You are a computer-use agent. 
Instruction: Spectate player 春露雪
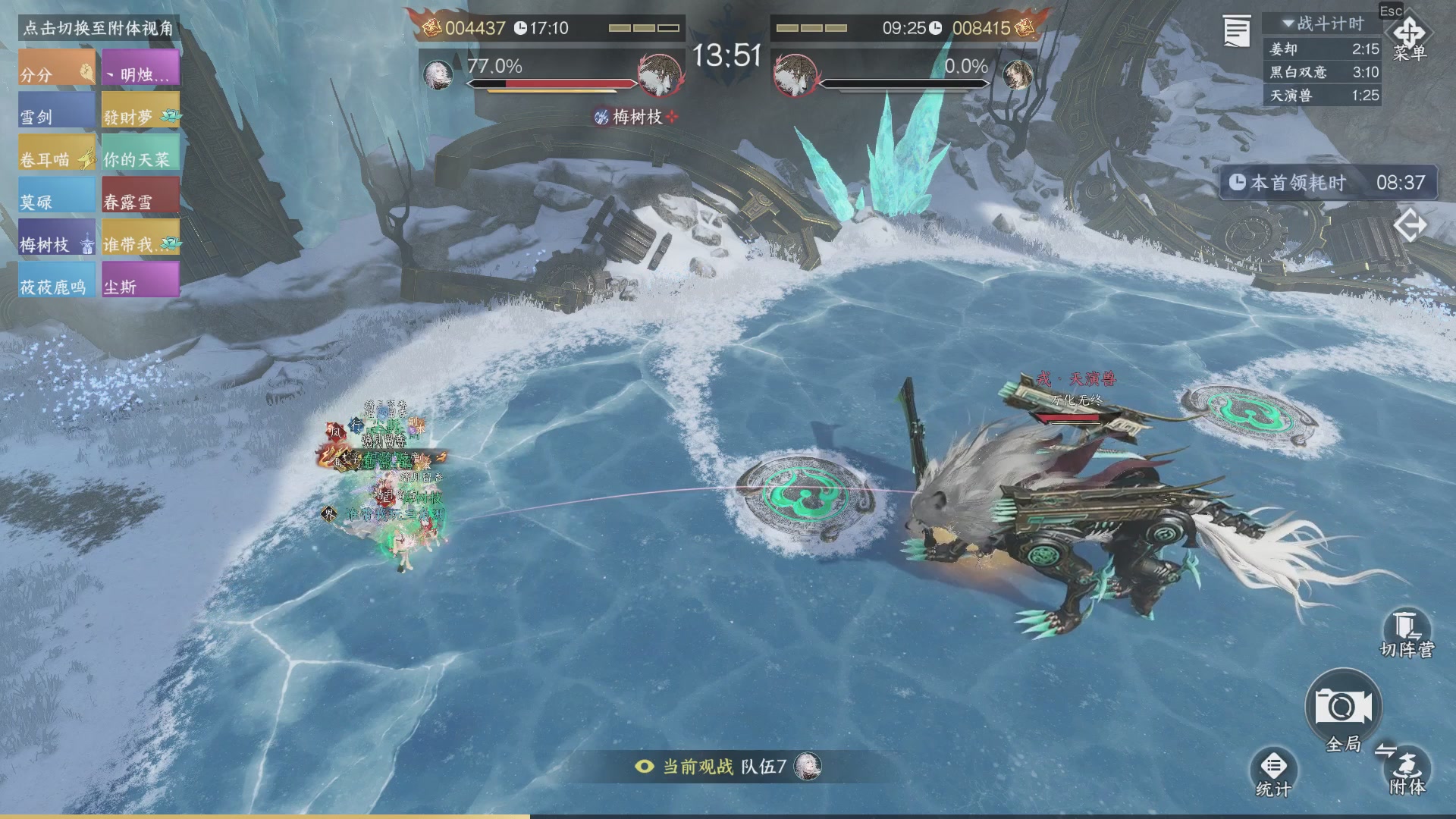(141, 196)
